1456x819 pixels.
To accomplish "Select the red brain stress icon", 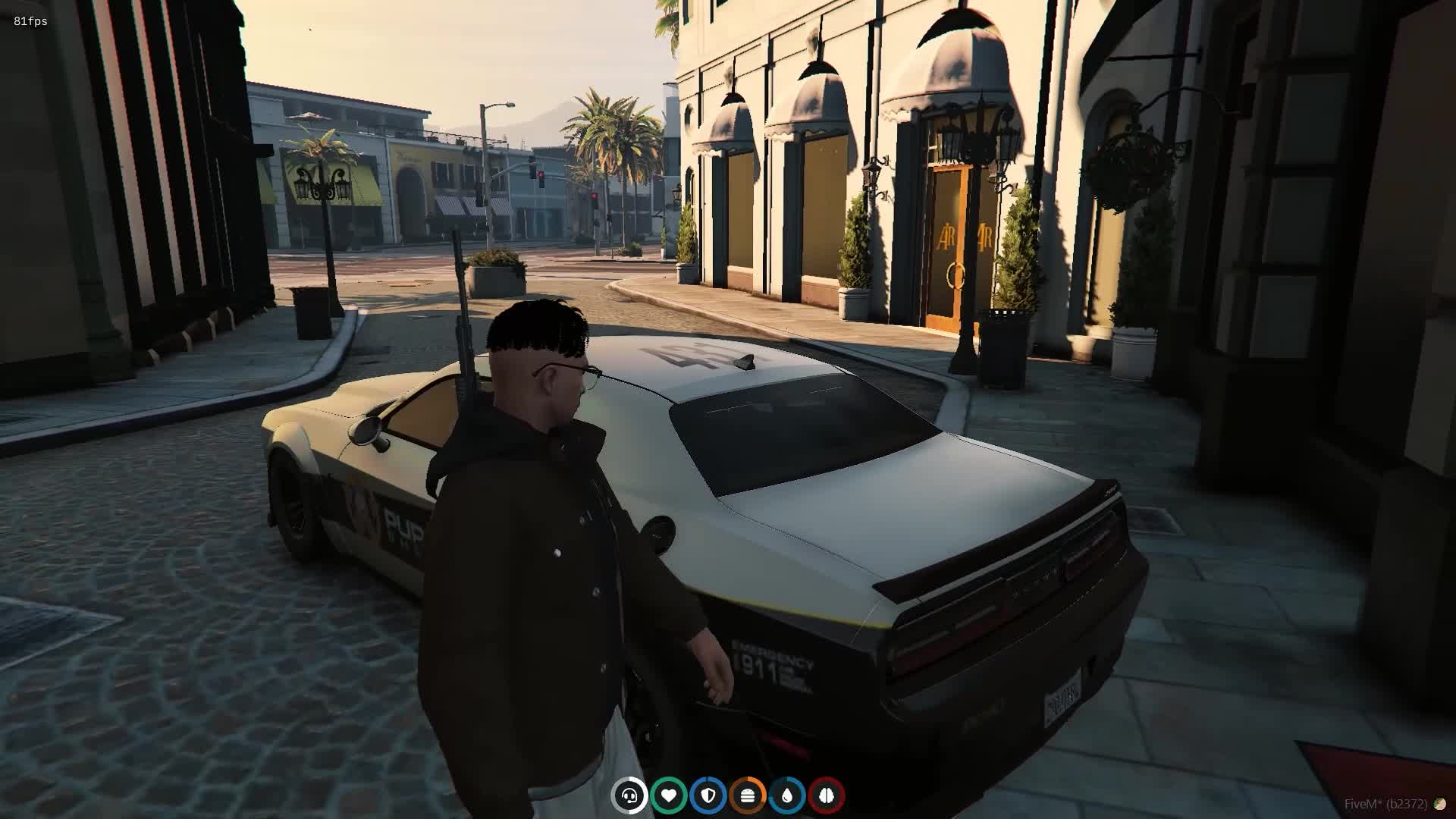I will pos(827,795).
